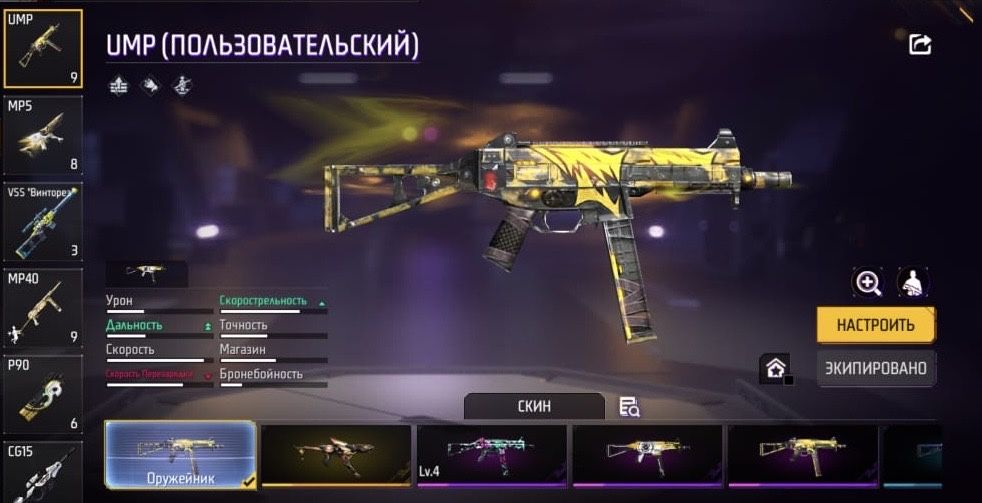Image resolution: width=982 pixels, height=503 pixels.
Task: Select the Оружейник skin
Action: [180, 455]
